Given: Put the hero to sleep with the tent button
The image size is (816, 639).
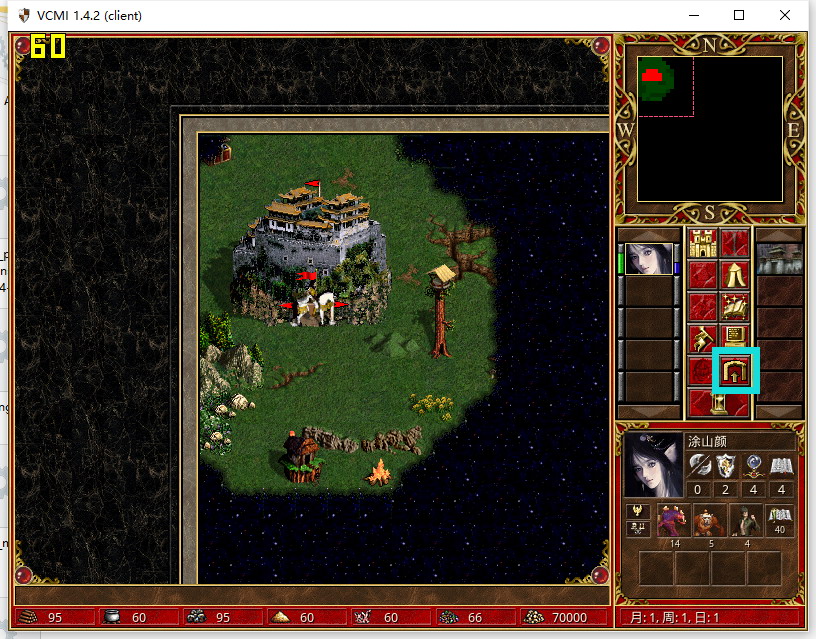Looking at the screenshot, I should coord(736,275).
